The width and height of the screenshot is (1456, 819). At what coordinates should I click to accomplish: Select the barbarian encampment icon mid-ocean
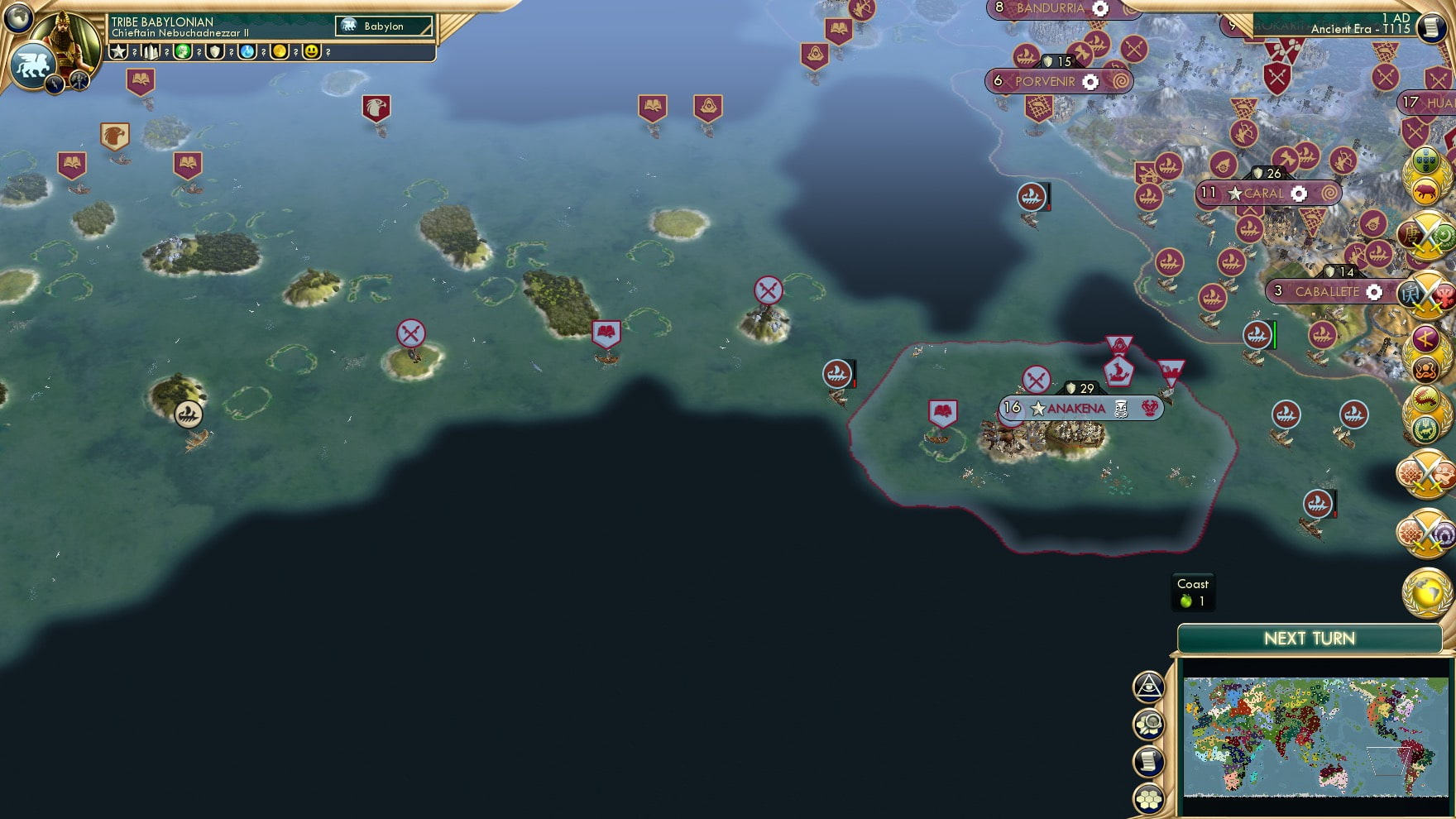(769, 289)
